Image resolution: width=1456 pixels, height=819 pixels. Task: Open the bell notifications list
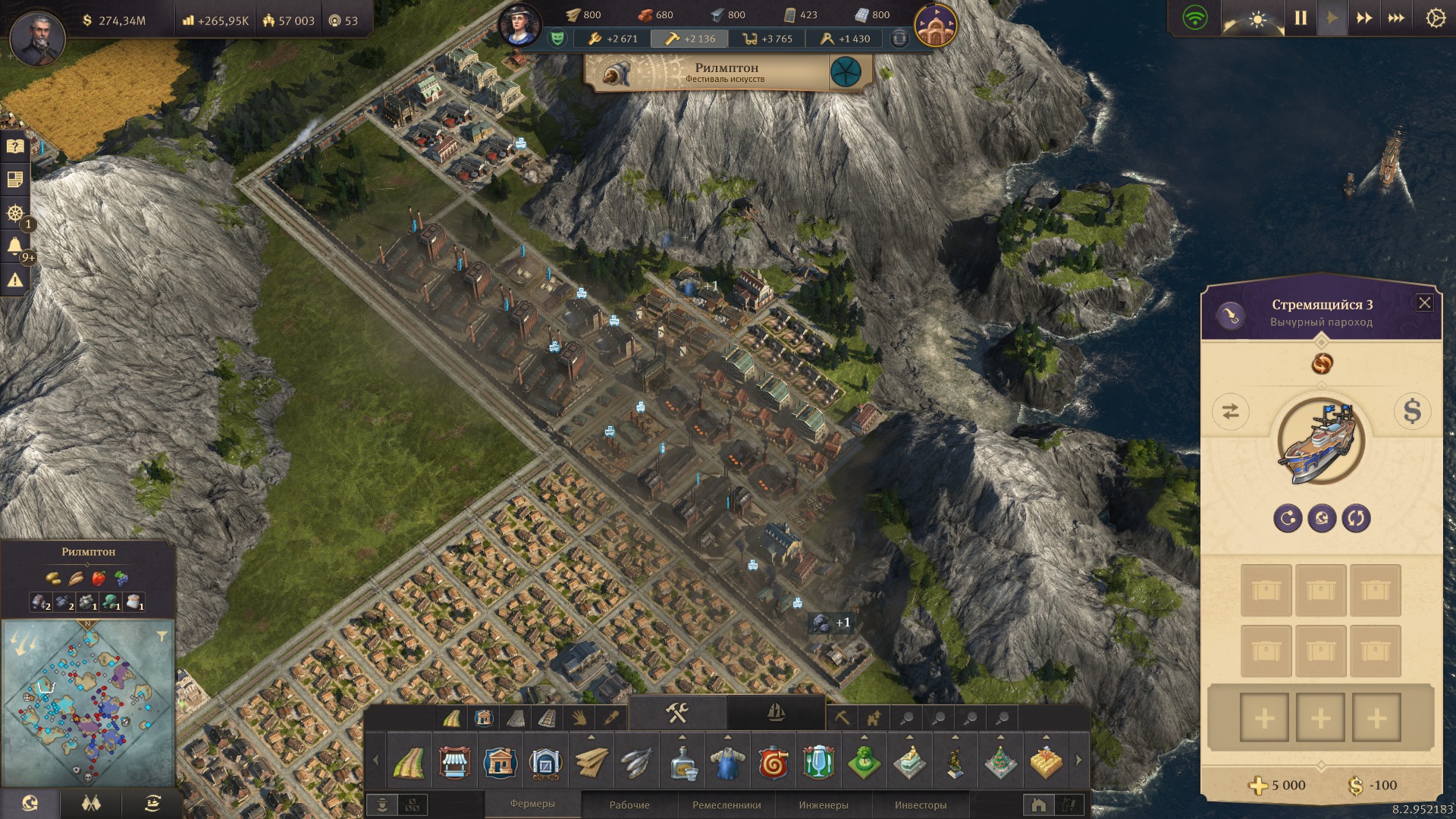pos(15,246)
